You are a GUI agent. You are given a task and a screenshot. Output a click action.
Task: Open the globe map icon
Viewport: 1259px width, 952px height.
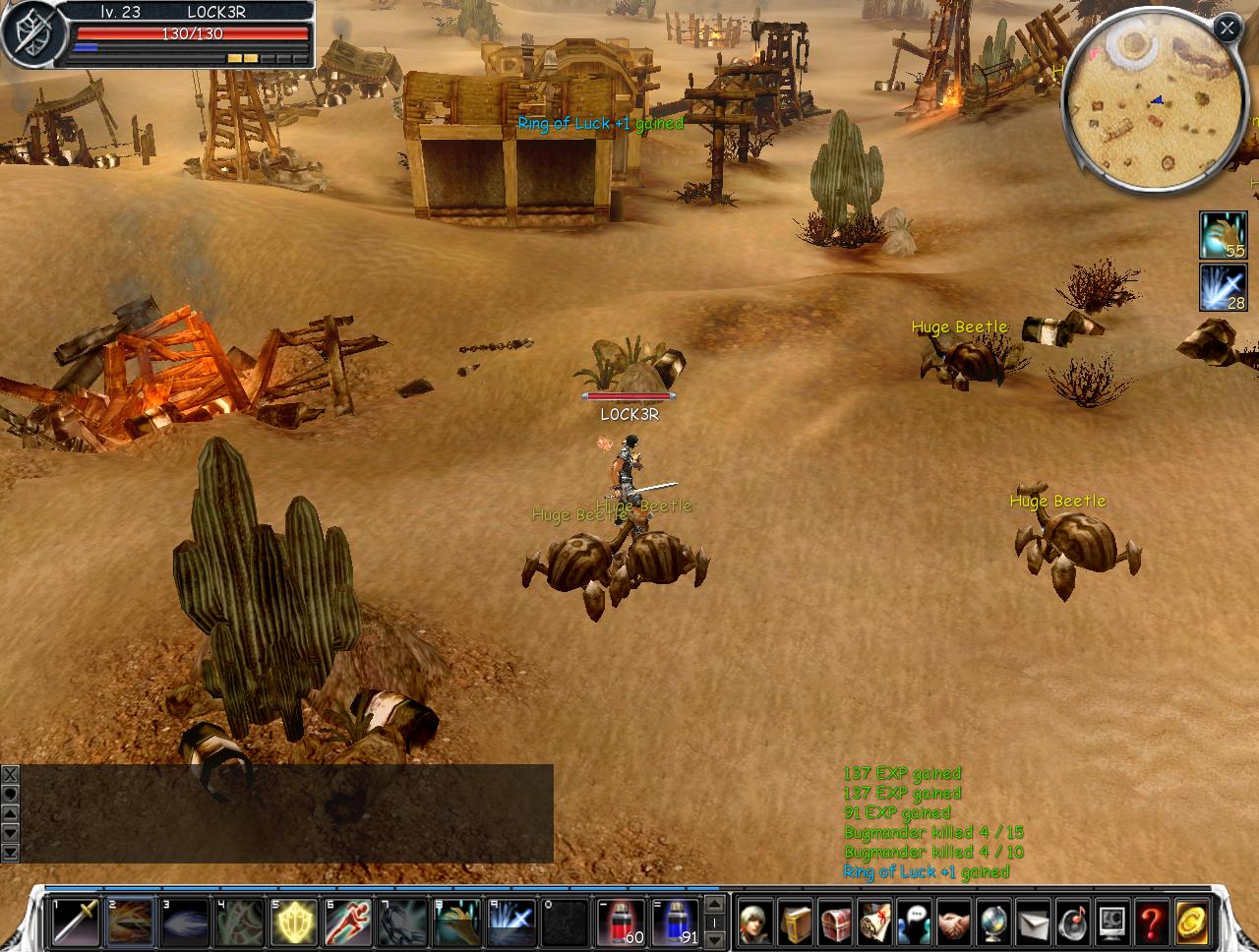(992, 923)
